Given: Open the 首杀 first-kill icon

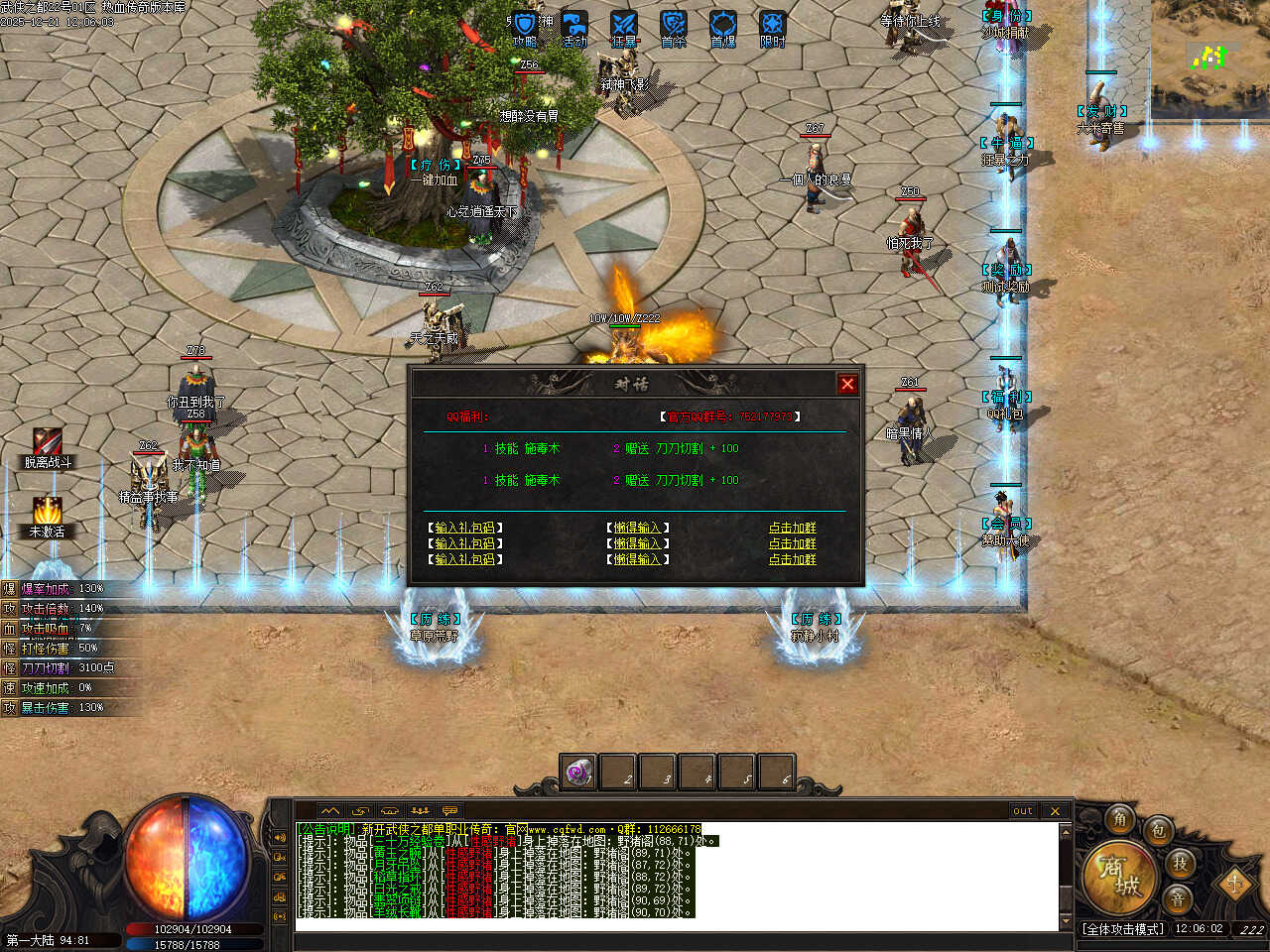Looking at the screenshot, I should [x=674, y=26].
